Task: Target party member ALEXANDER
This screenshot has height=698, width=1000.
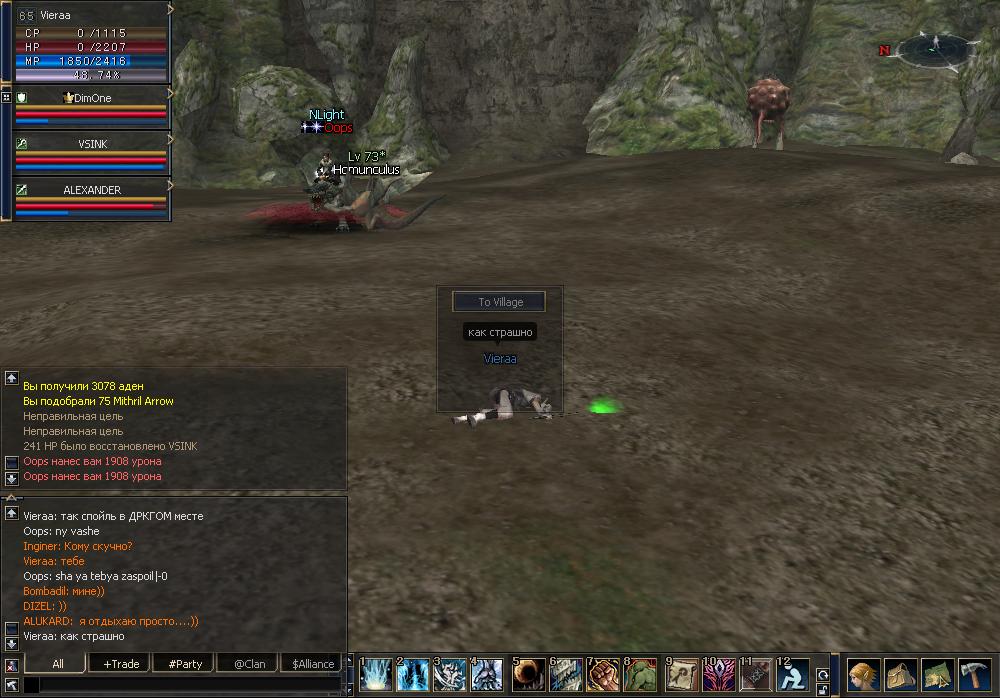Action: [92, 199]
